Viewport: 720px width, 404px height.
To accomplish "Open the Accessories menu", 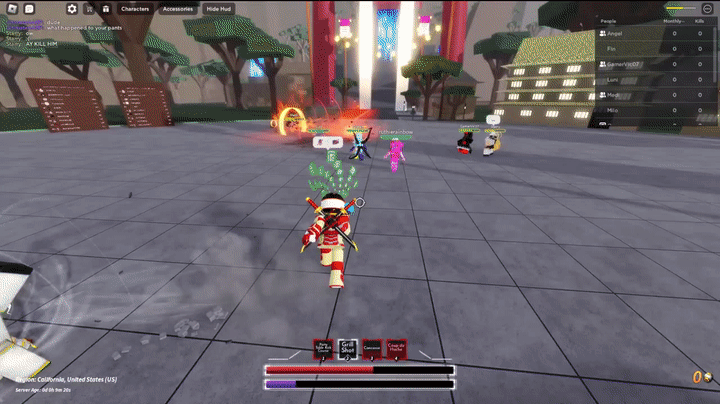I will (177, 8).
